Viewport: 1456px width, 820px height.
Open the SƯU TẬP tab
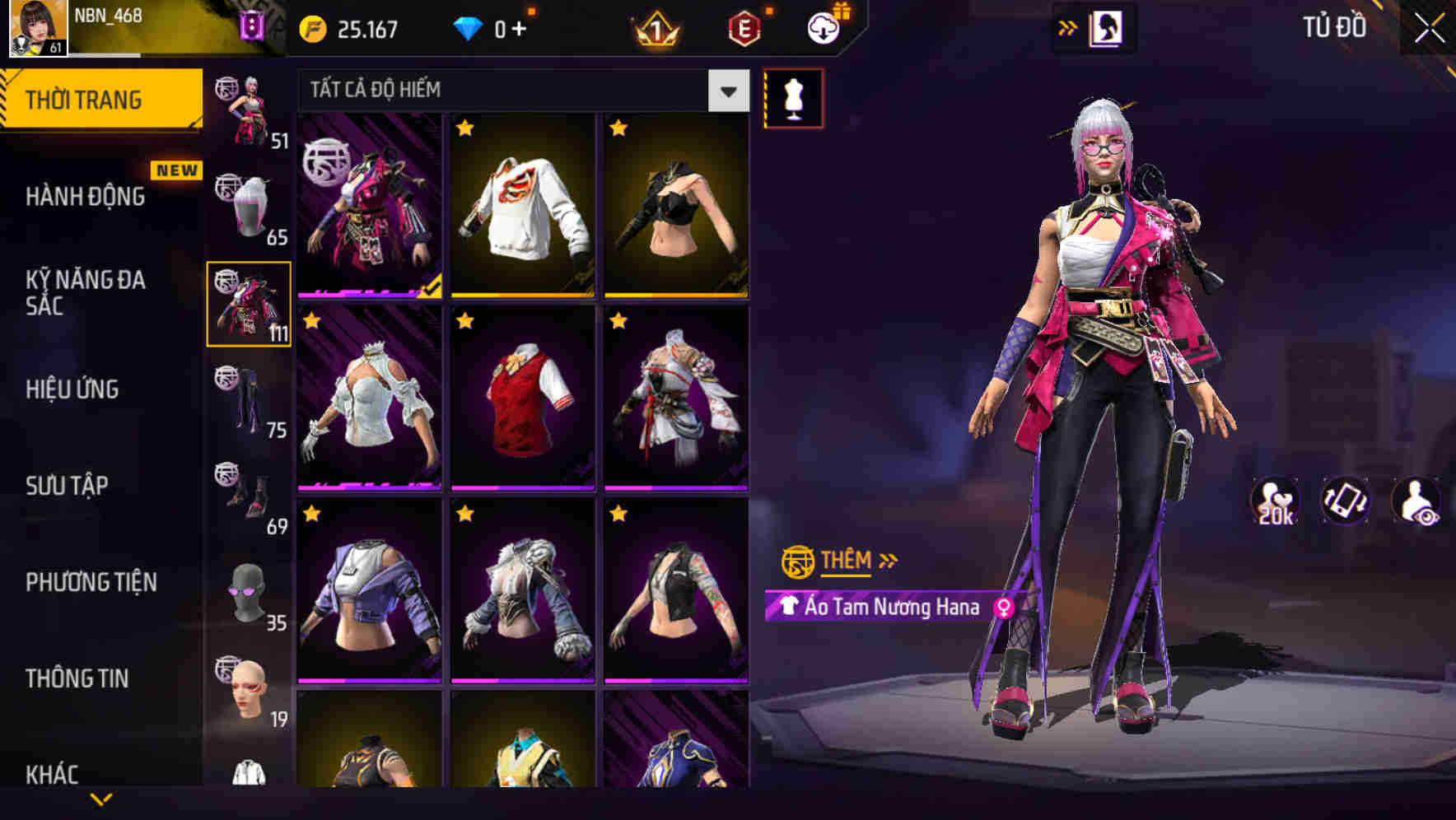pyautogui.click(x=69, y=486)
